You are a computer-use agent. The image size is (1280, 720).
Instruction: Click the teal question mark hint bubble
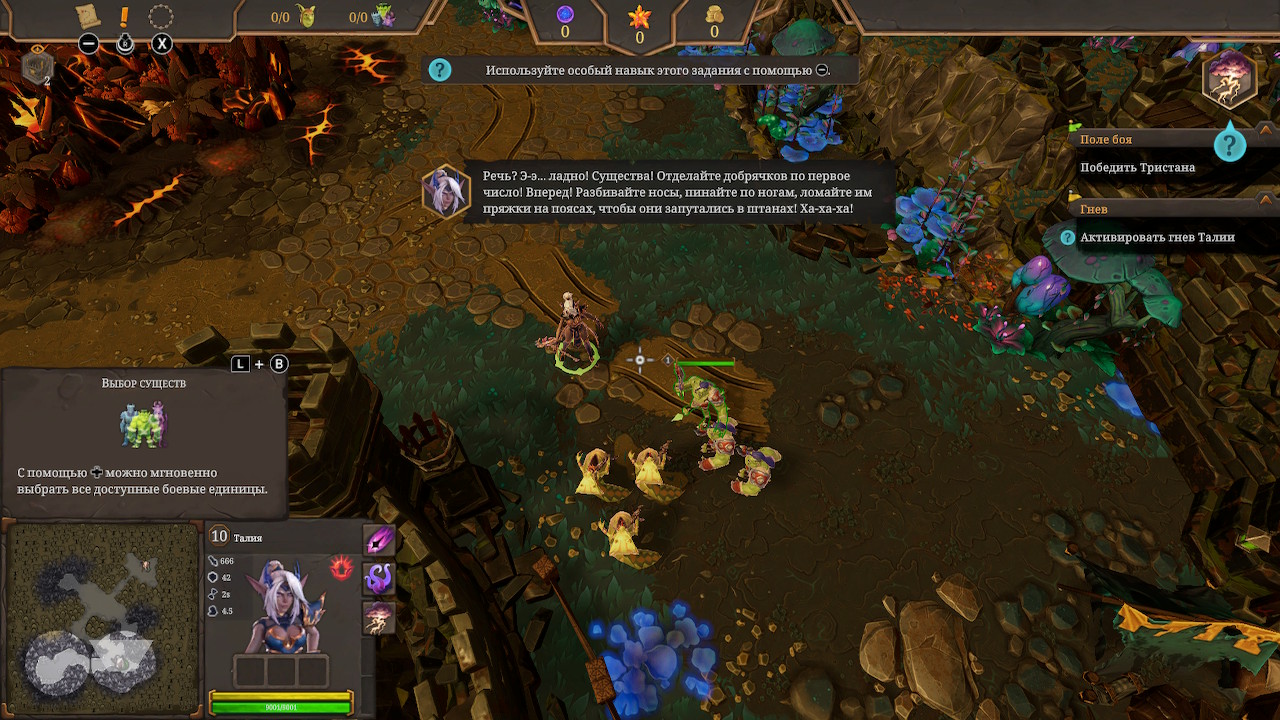pyautogui.click(x=1229, y=146)
